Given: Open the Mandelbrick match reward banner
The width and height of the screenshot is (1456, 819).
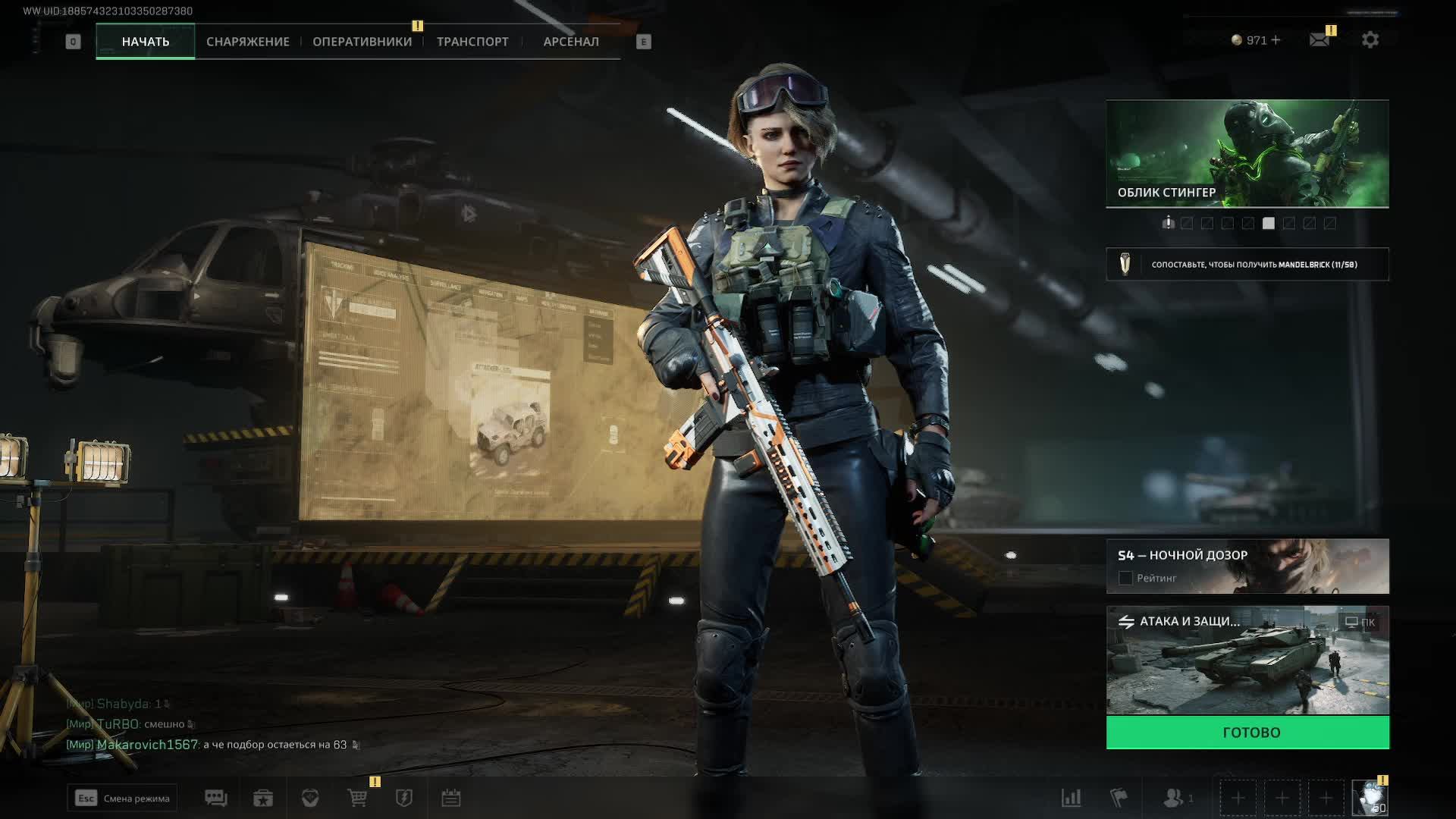Looking at the screenshot, I should point(1247,265).
